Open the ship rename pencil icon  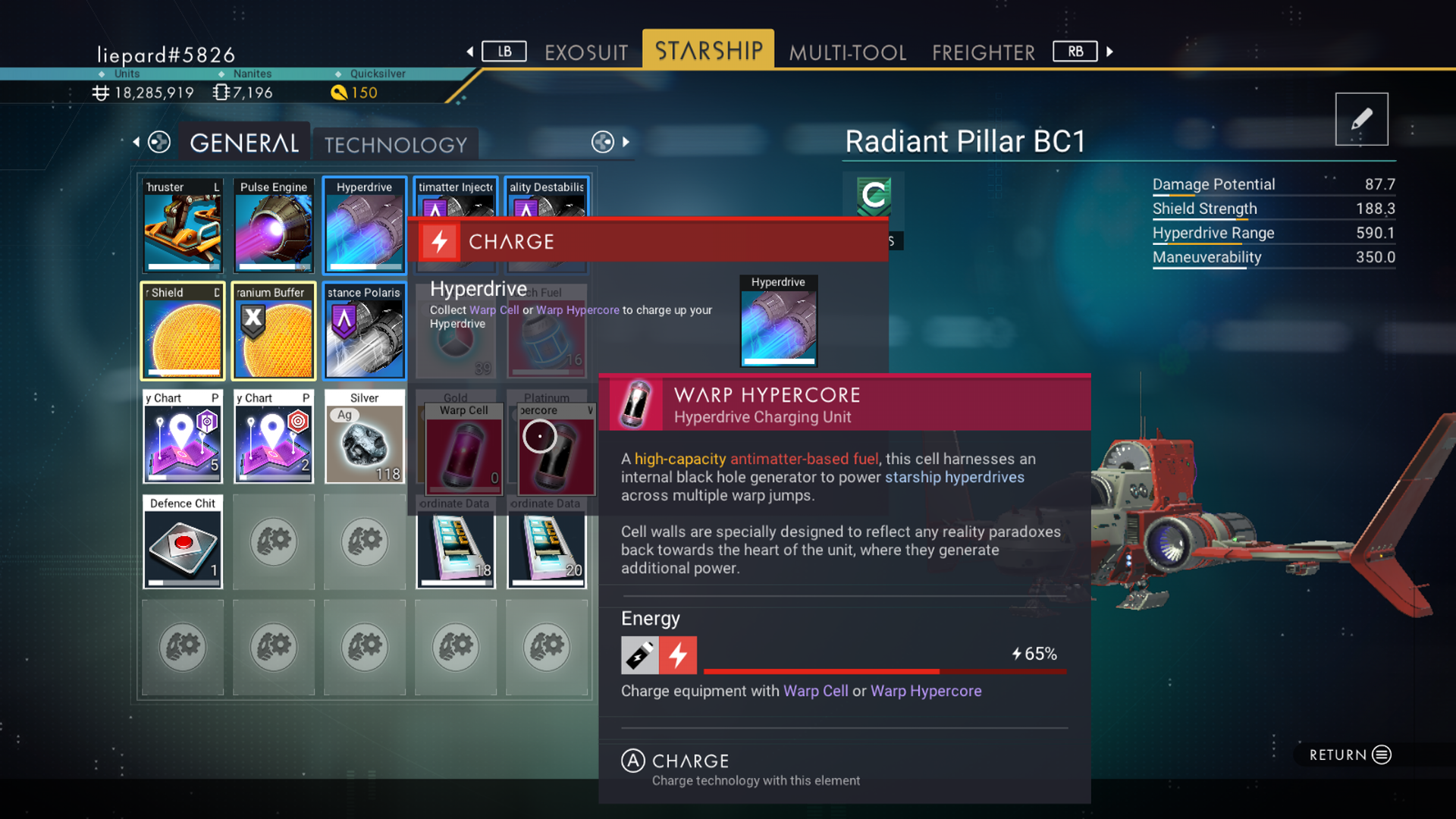[x=1361, y=119]
